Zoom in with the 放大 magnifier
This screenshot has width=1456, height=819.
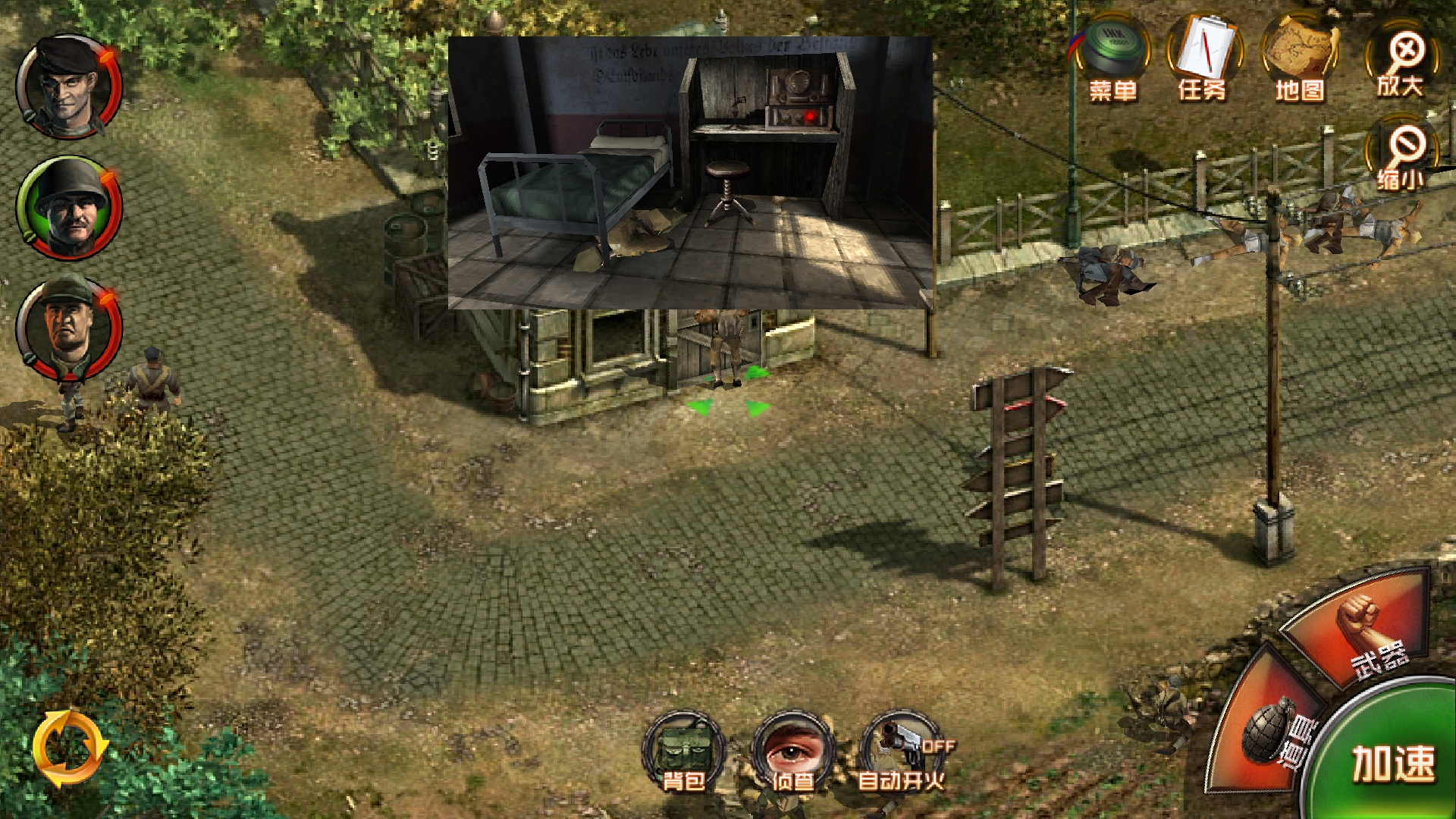(x=1403, y=62)
